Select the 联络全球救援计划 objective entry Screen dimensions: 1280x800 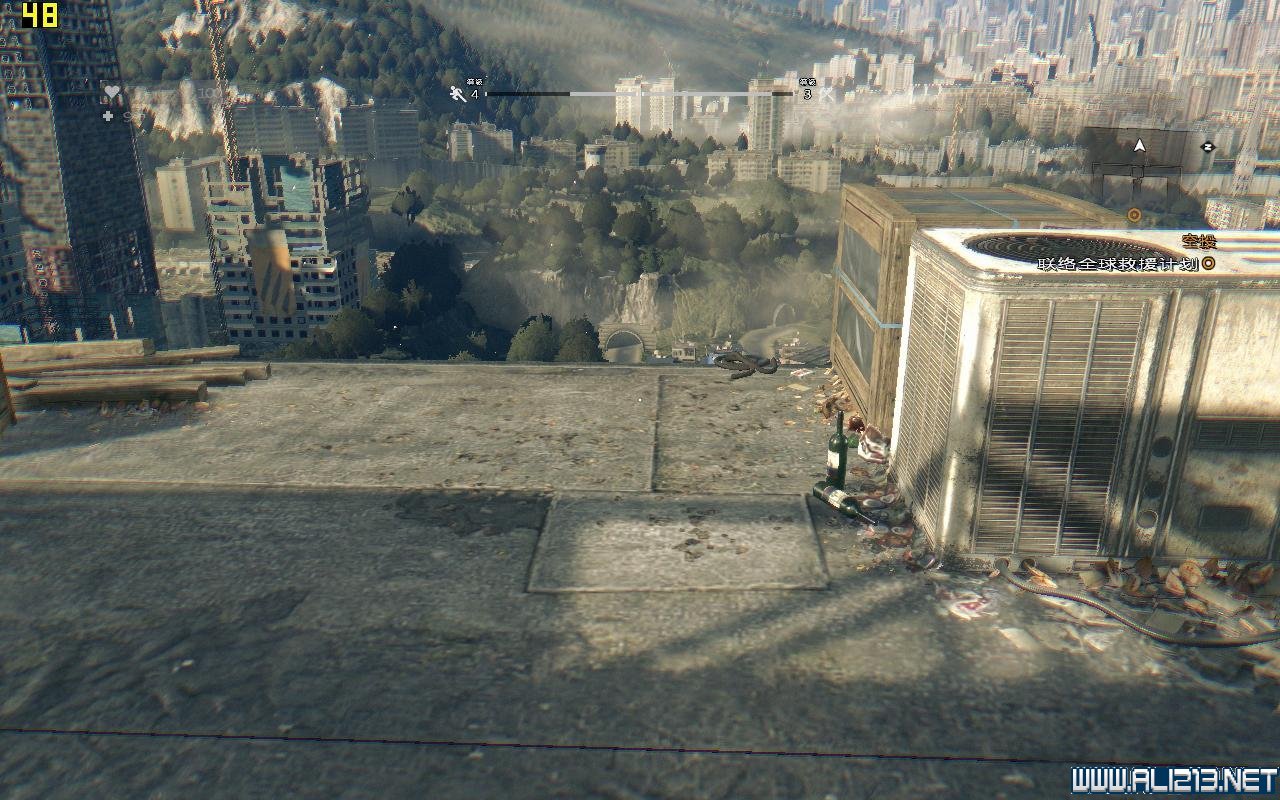[x=1117, y=264]
